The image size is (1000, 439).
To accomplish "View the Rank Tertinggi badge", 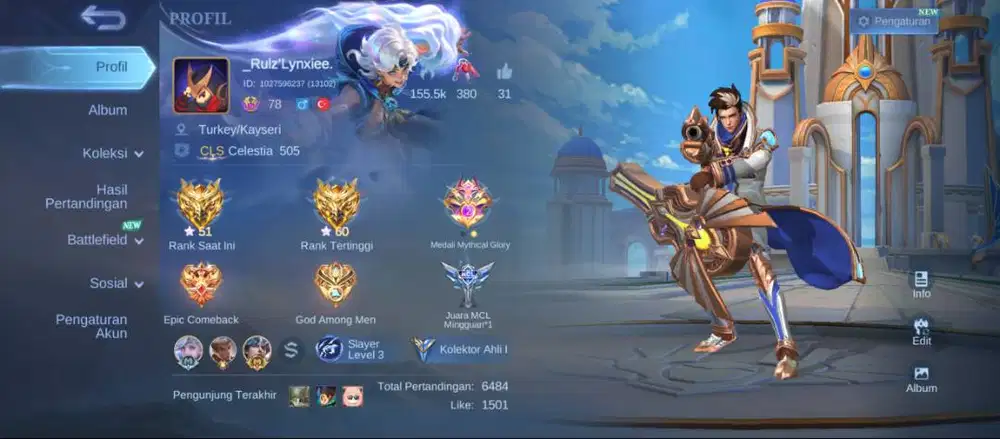I will coord(337,203).
